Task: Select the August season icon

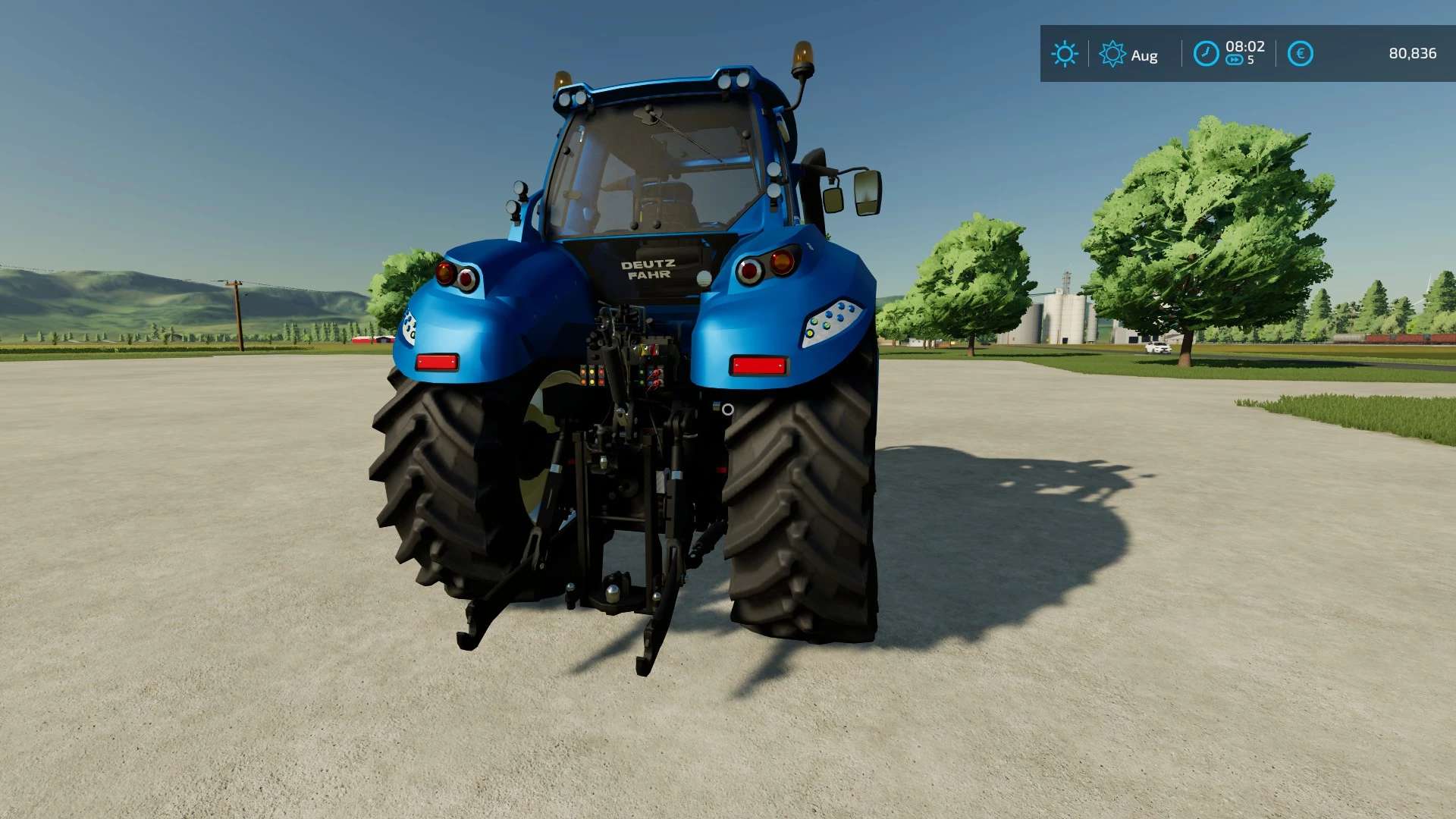Action: point(1112,54)
